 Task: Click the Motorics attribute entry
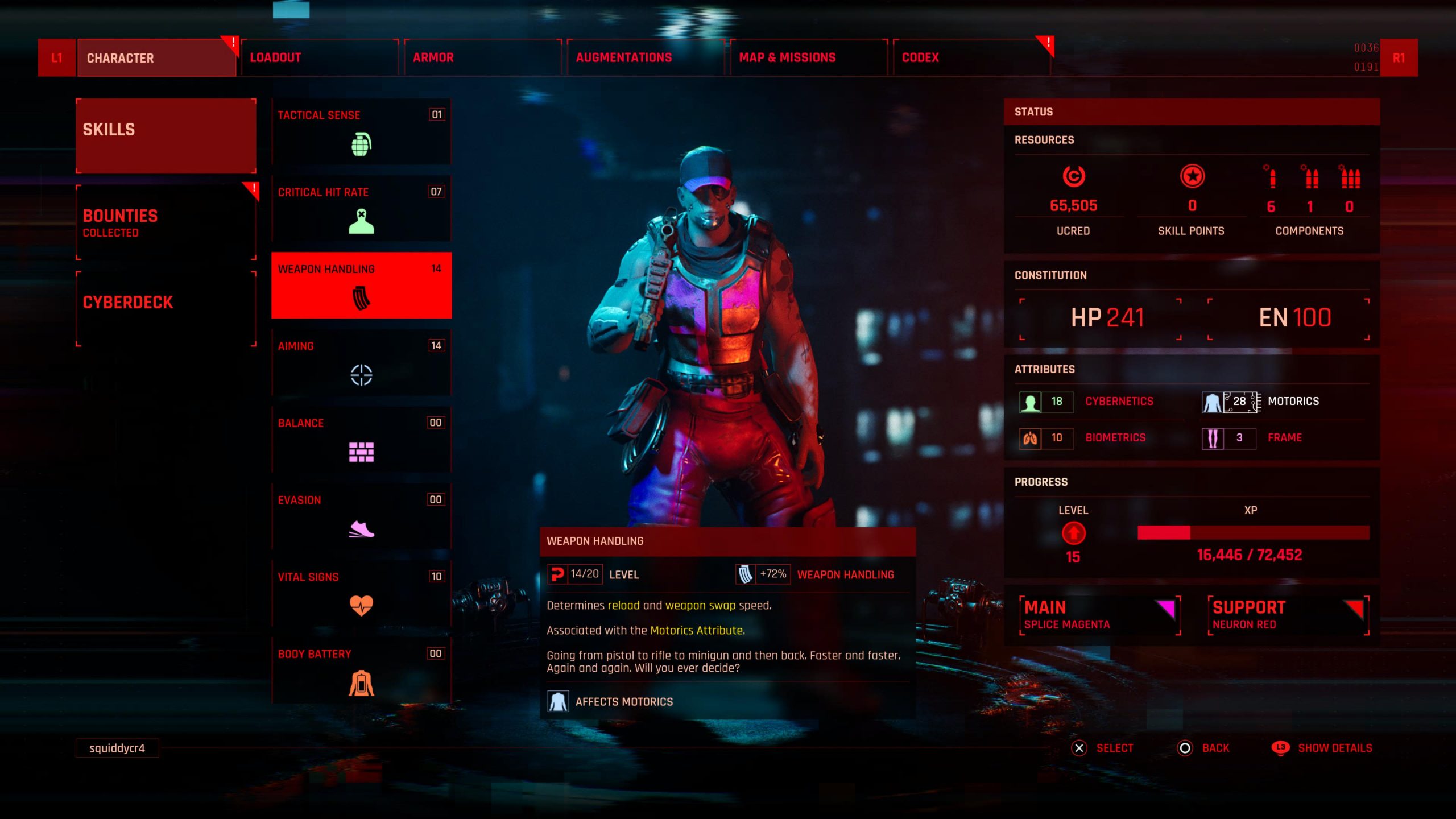[x=1282, y=402]
